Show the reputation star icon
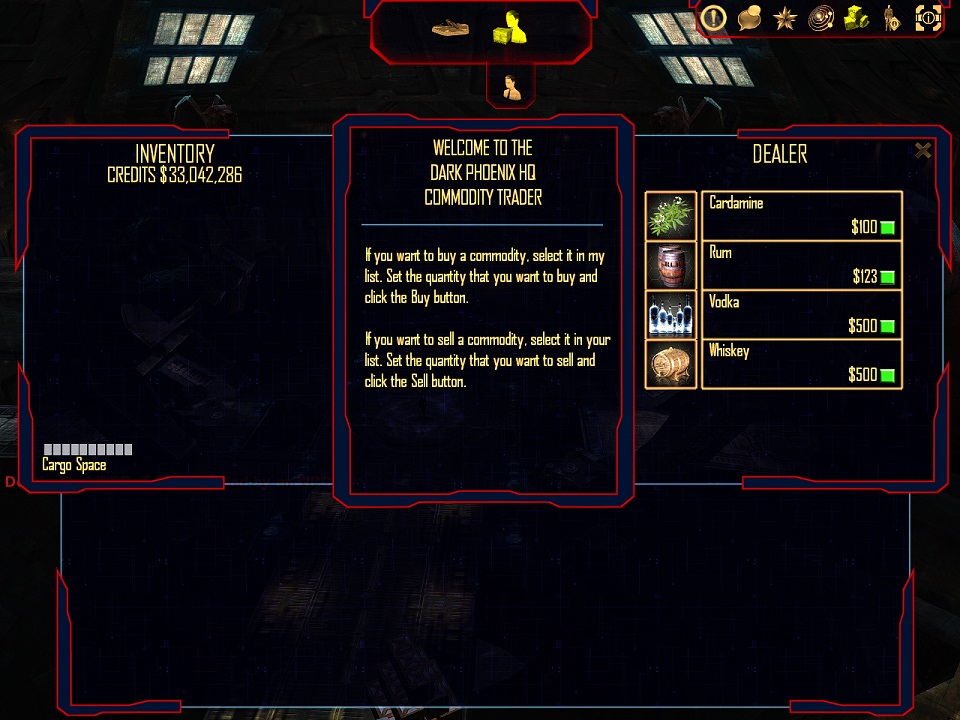 [x=784, y=17]
